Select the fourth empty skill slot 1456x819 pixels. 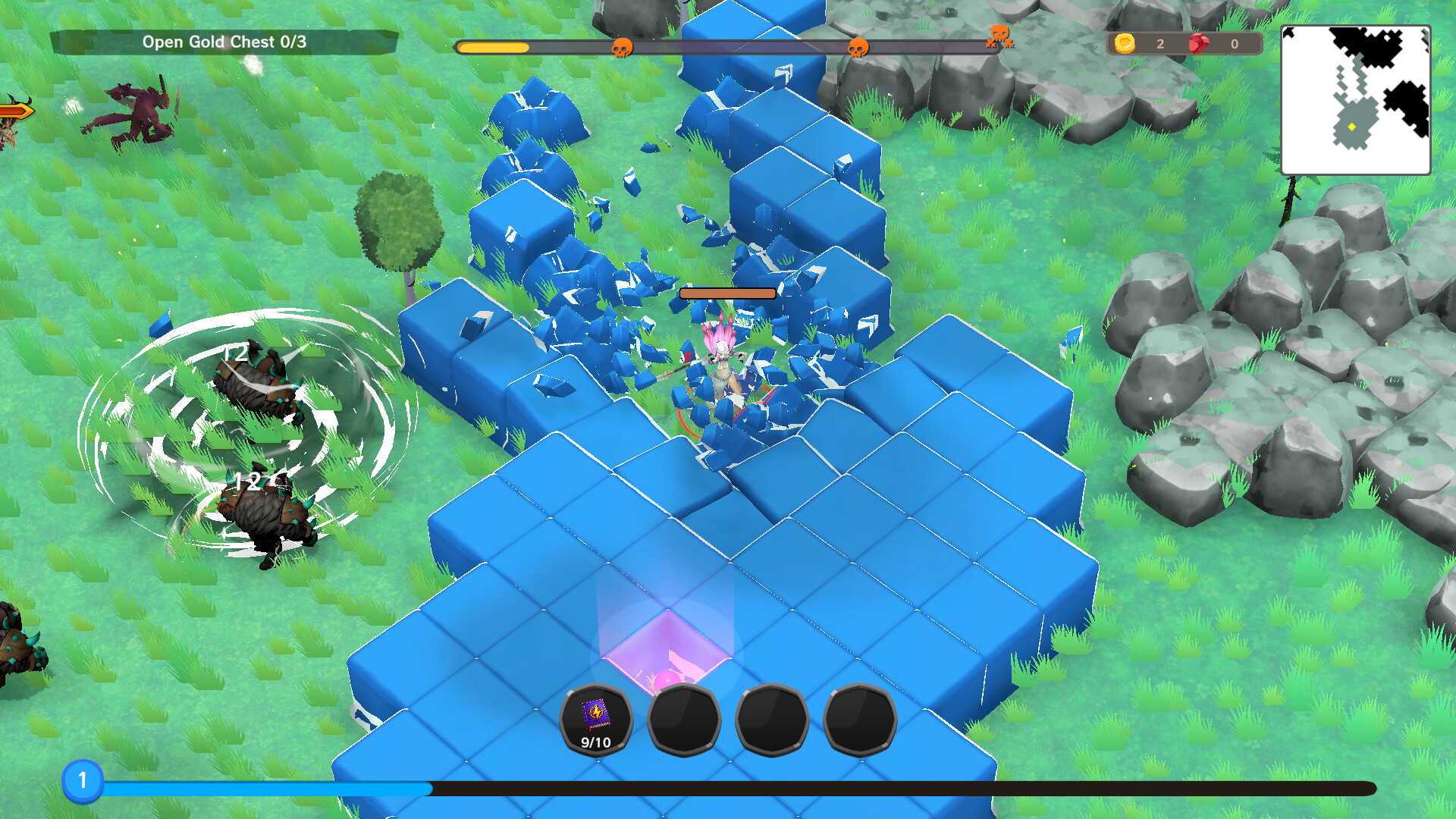point(860,719)
